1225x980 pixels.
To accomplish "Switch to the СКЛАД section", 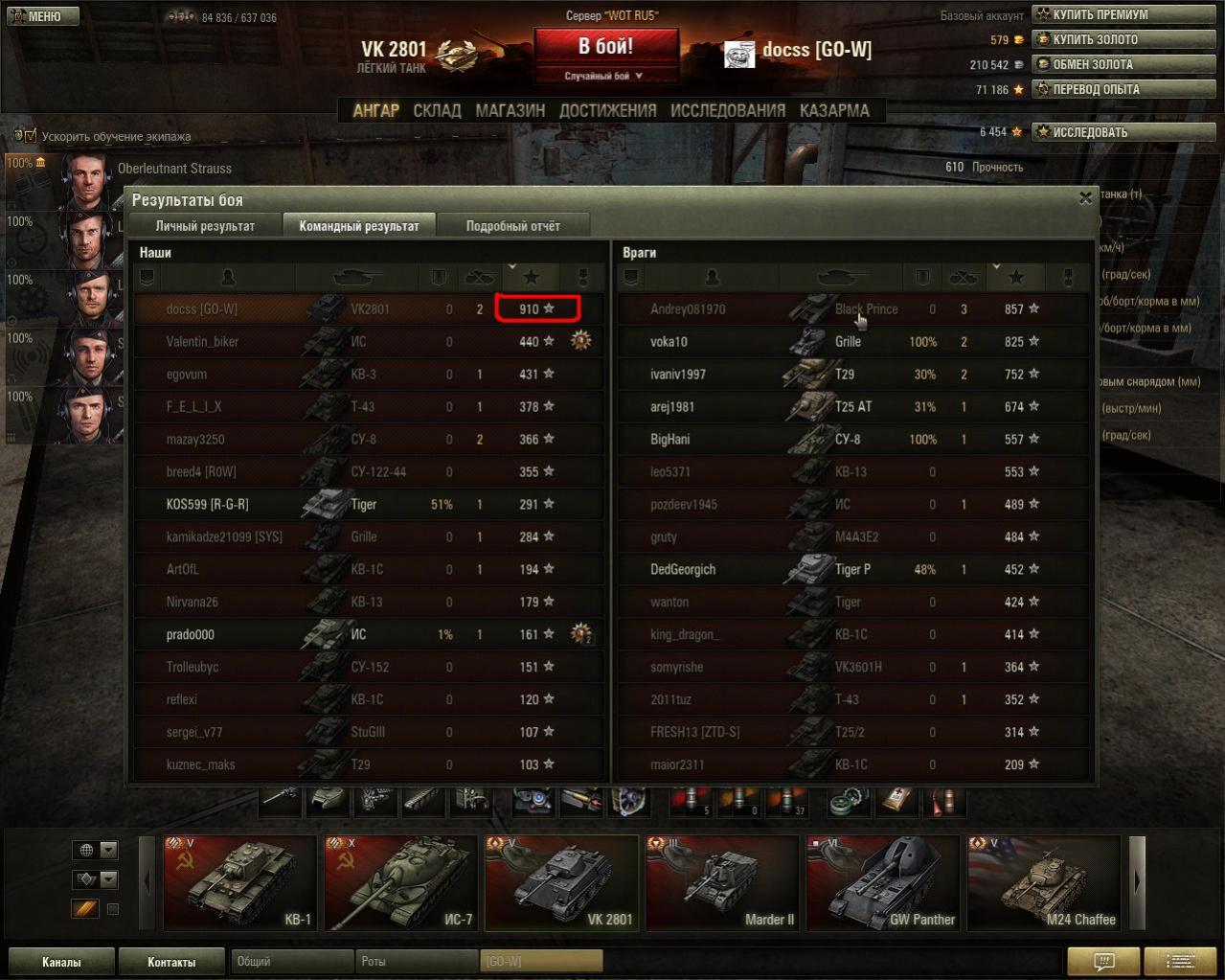I will pyautogui.click(x=437, y=110).
